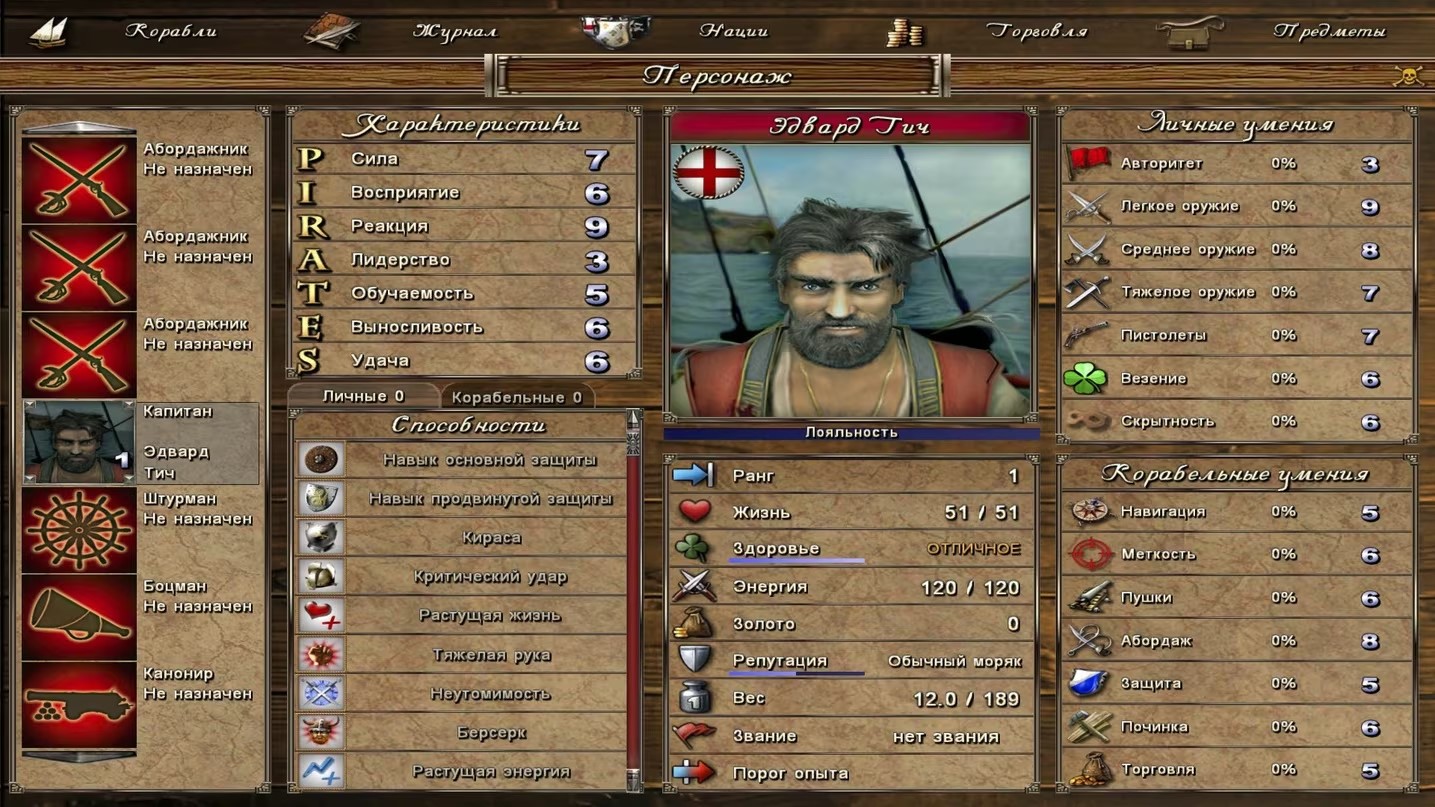Viewport: 1435px width, 807px height.
Task: Close the screen with the skull icon
Action: tap(1407, 76)
